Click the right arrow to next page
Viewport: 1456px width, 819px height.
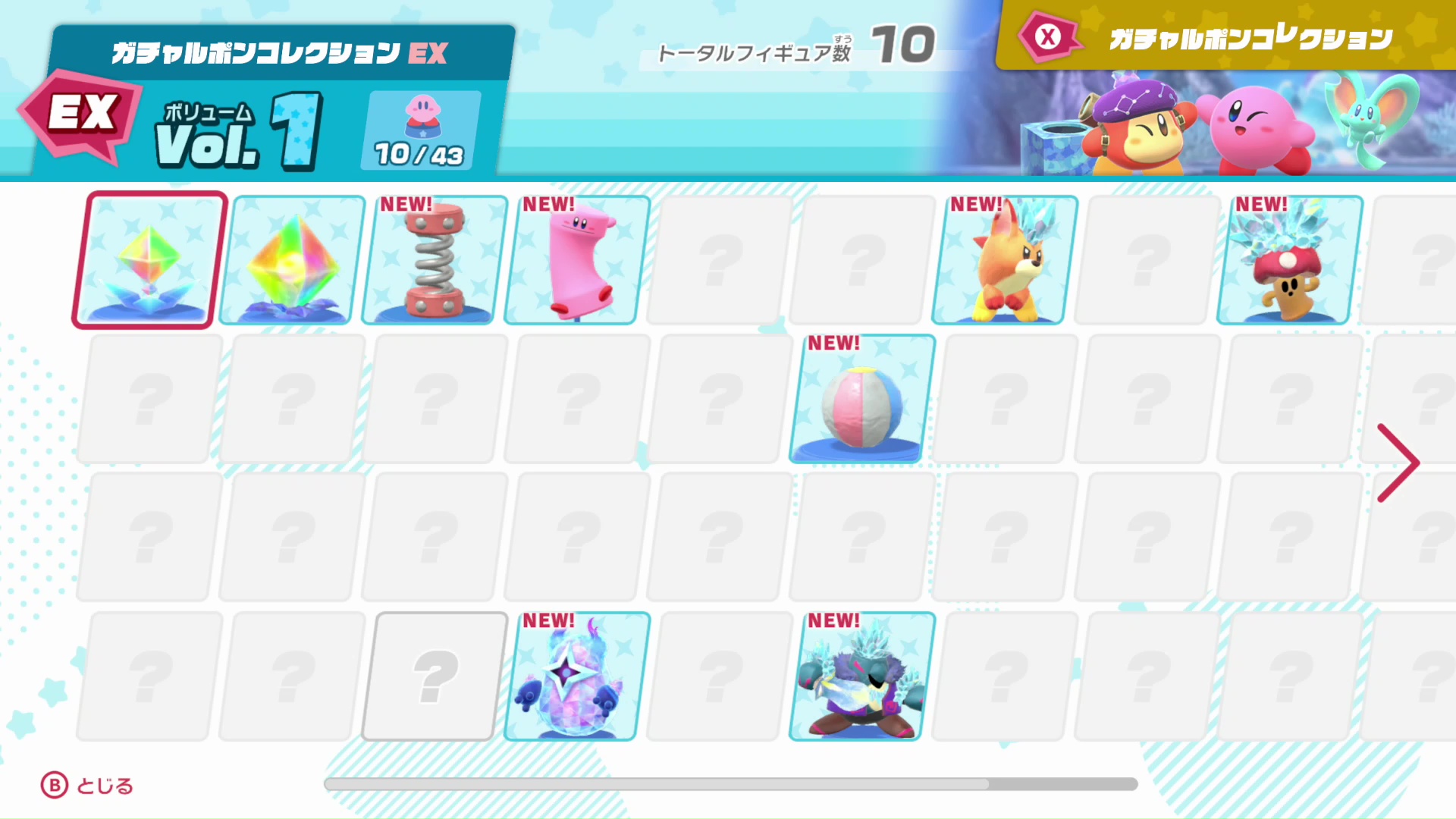(x=1398, y=461)
